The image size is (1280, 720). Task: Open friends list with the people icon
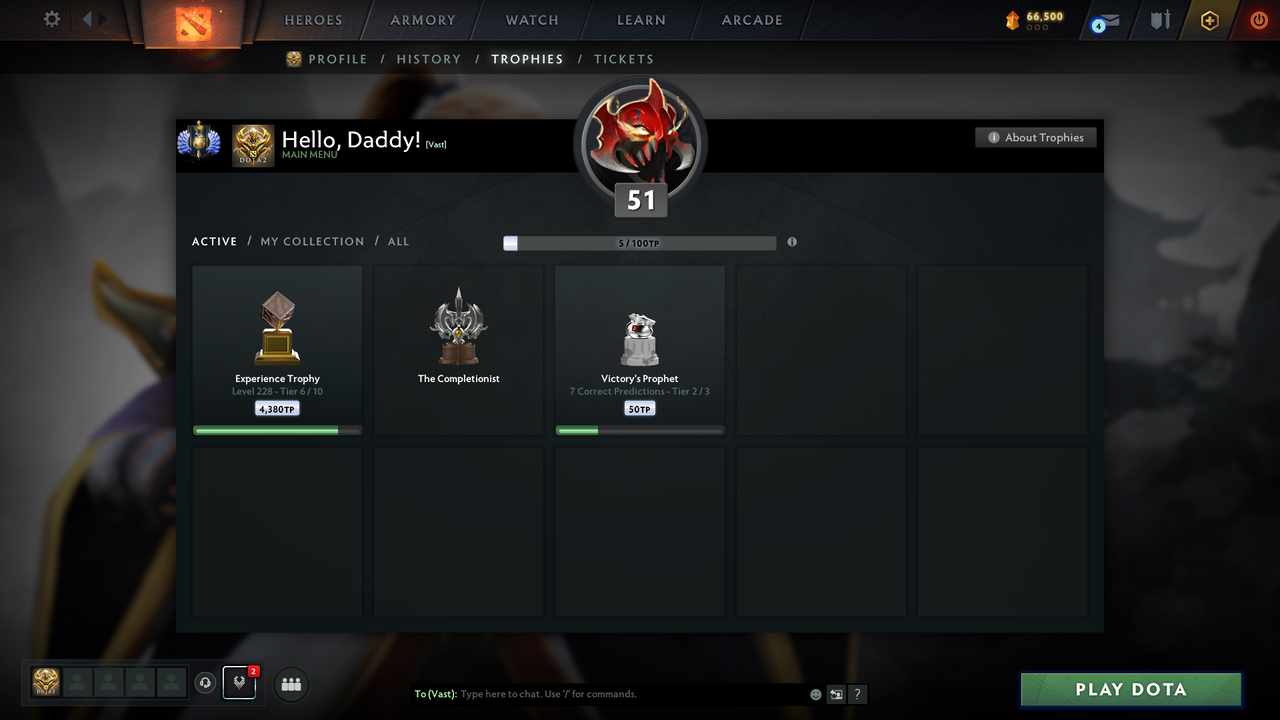tap(289, 684)
